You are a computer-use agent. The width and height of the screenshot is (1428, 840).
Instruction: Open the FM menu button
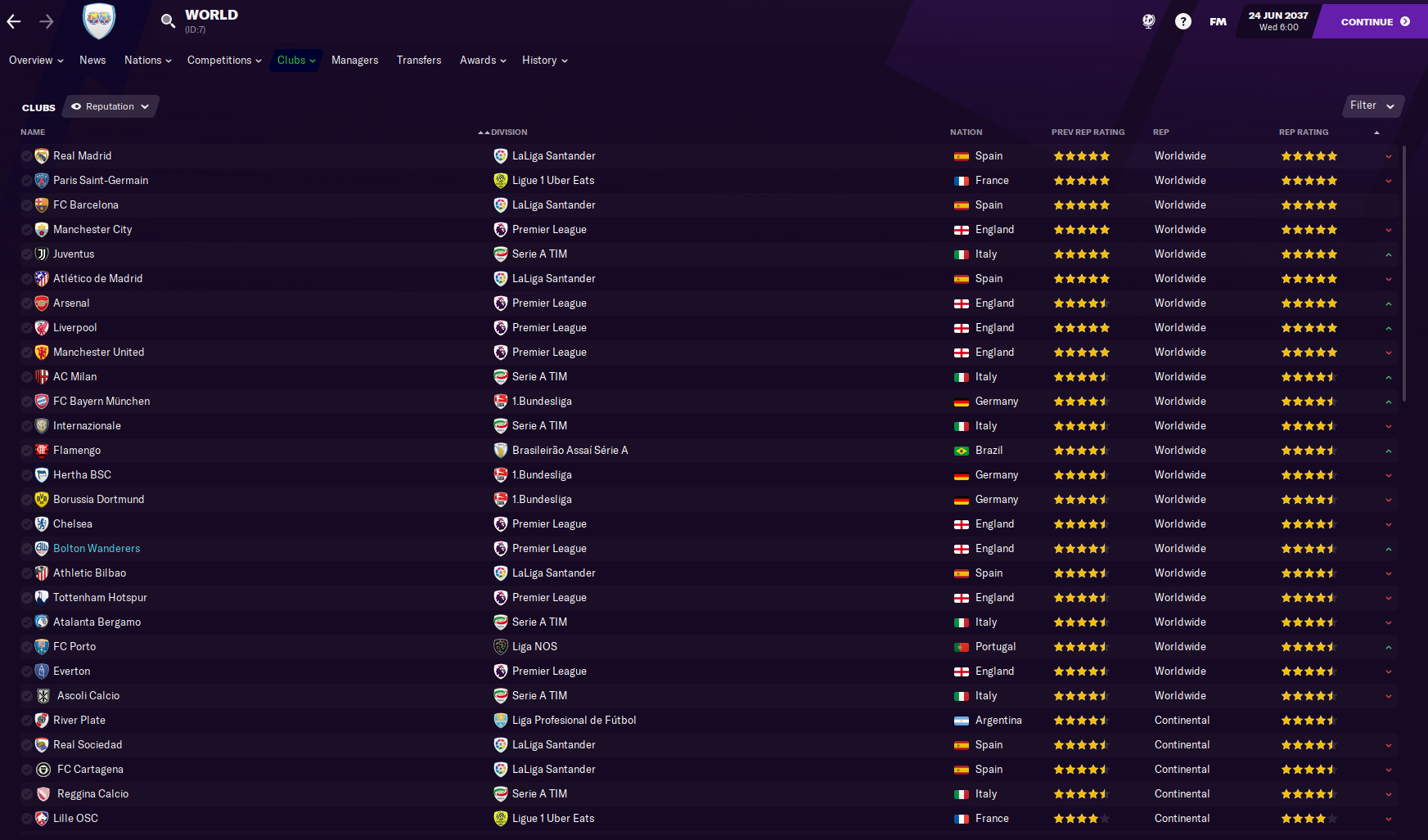1218,22
